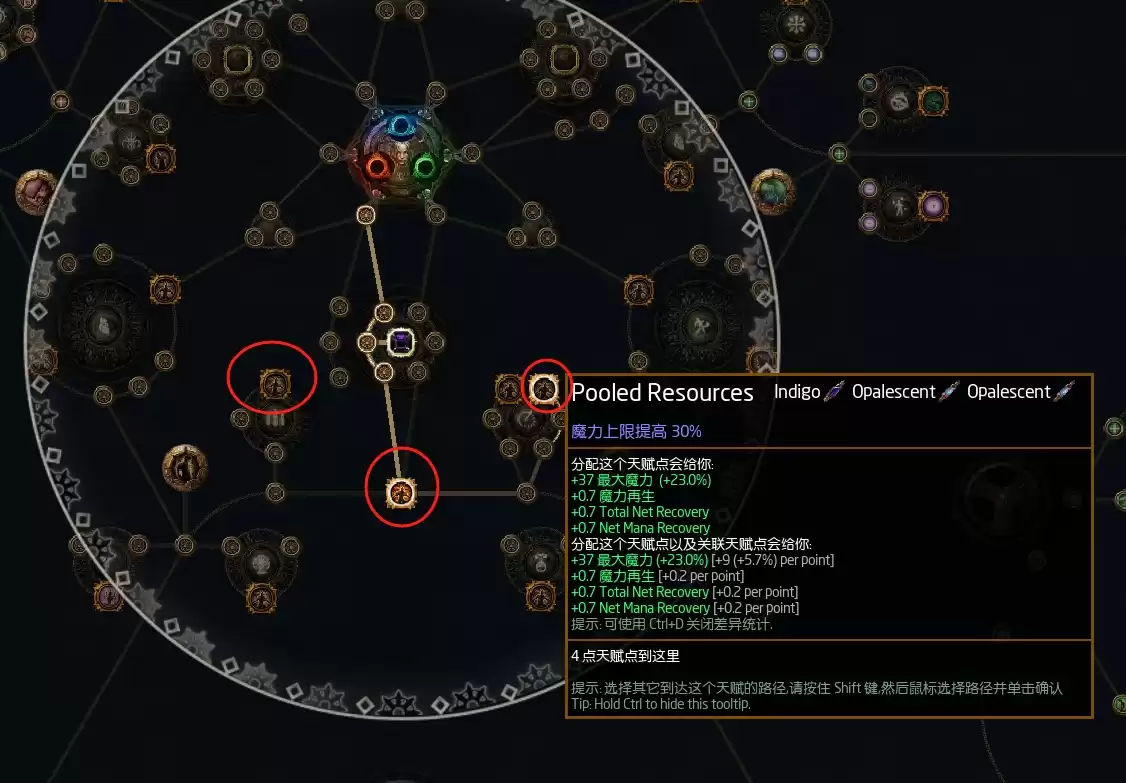This screenshot has width=1126, height=783.
Task: Choose the notable above the three-bar mastery emblem
Action: click(274, 382)
